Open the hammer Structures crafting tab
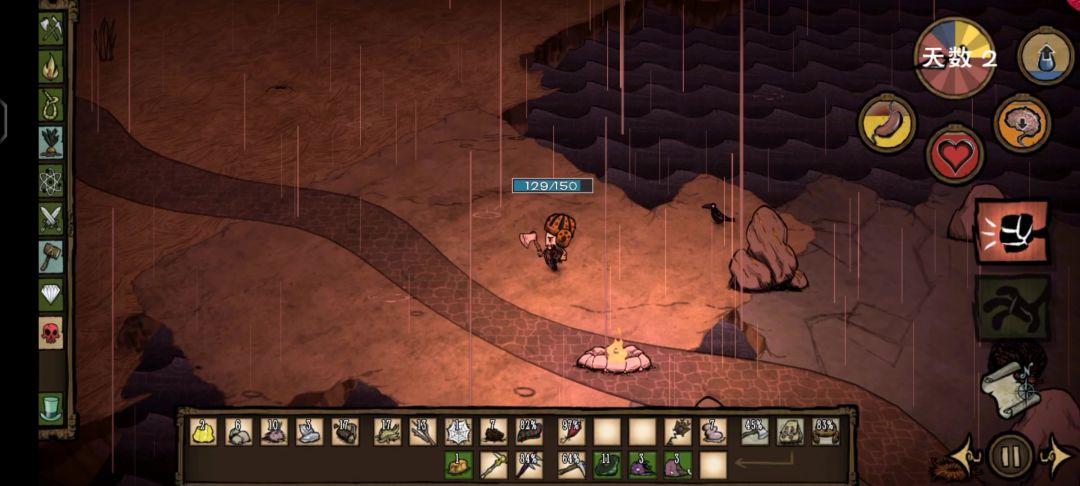Image resolution: width=1080 pixels, height=486 pixels. click(51, 257)
